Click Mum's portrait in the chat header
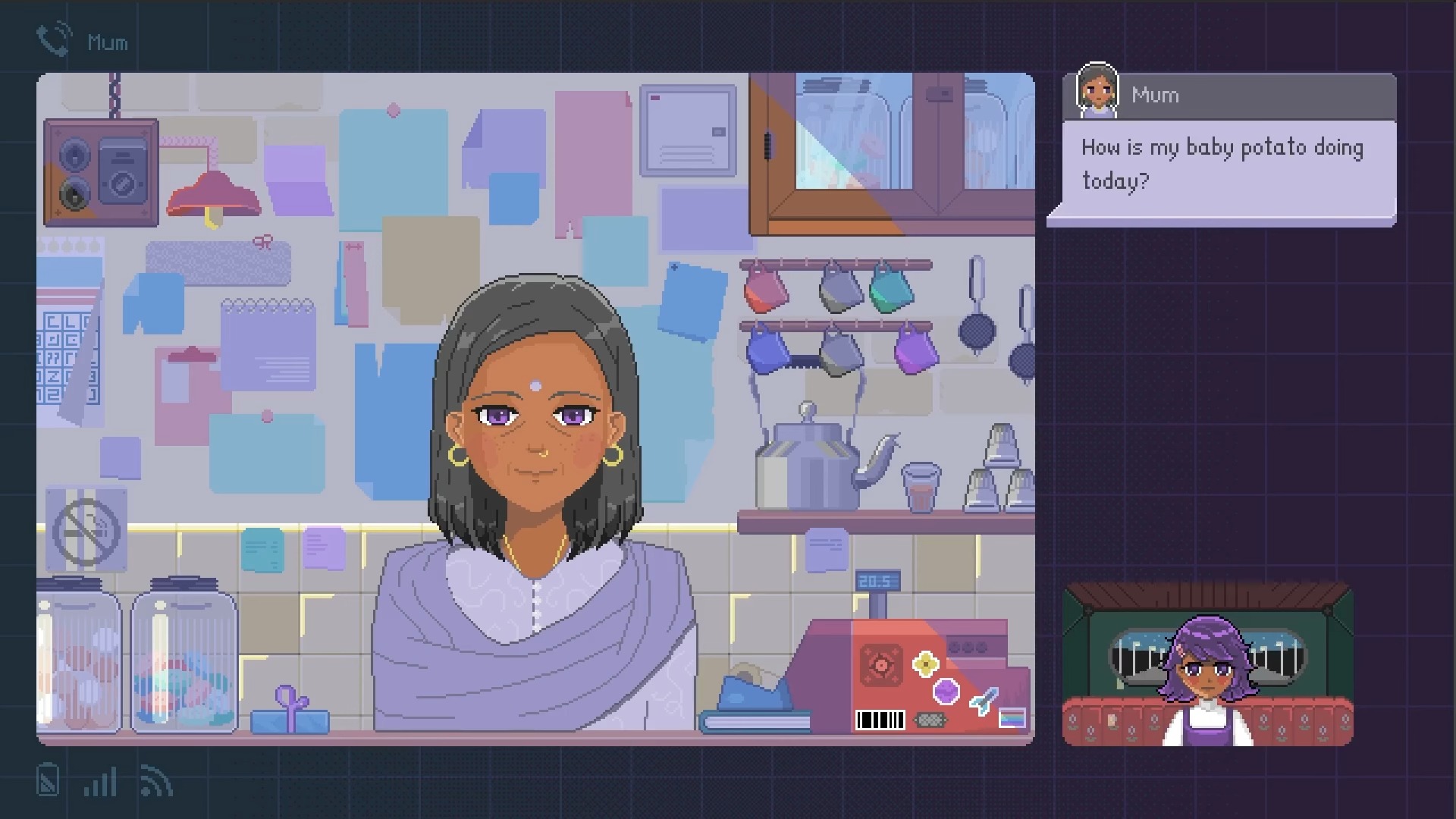The image size is (1456, 819). coord(1097,91)
